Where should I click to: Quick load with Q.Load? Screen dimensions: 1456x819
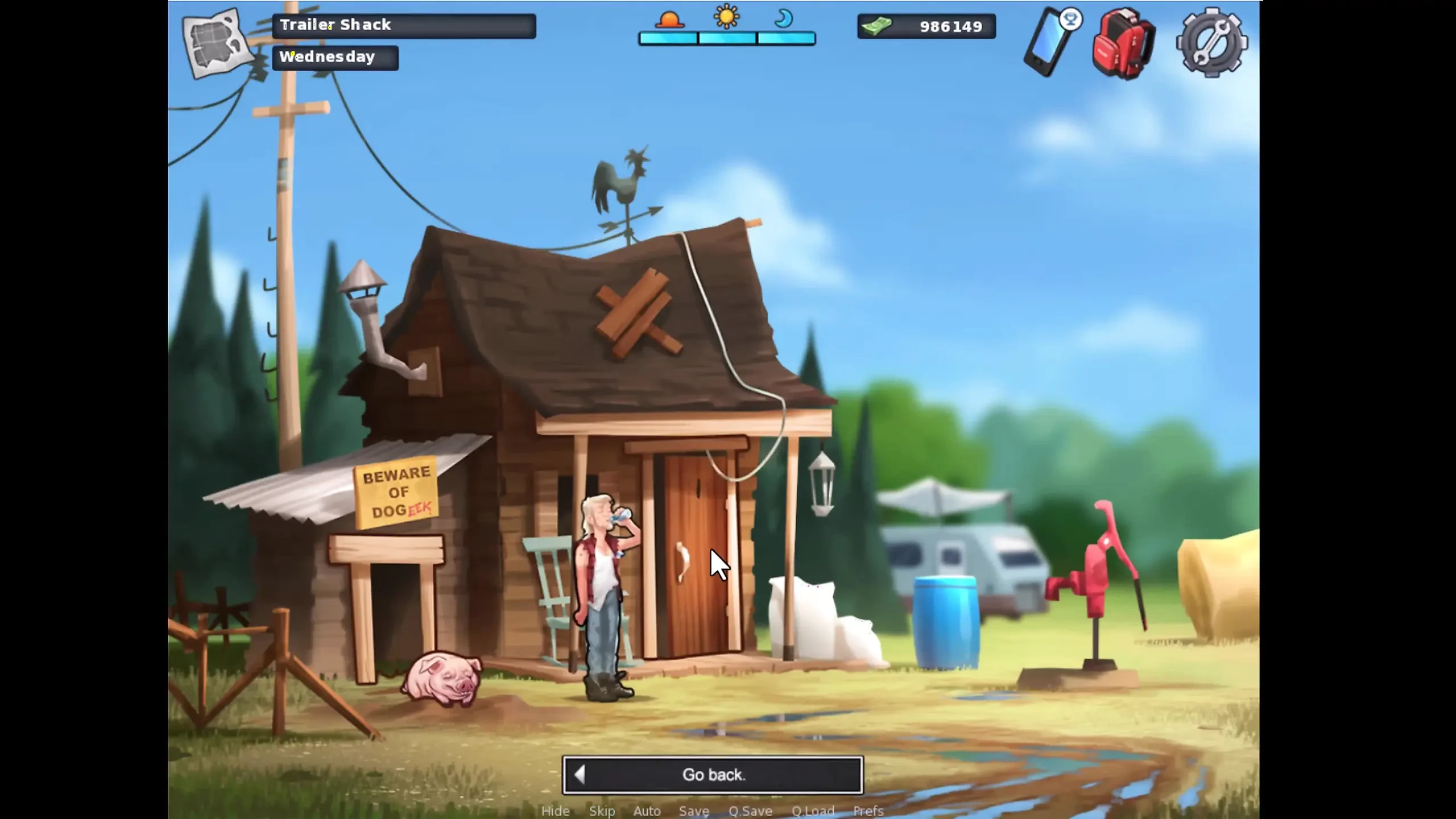pos(813,811)
